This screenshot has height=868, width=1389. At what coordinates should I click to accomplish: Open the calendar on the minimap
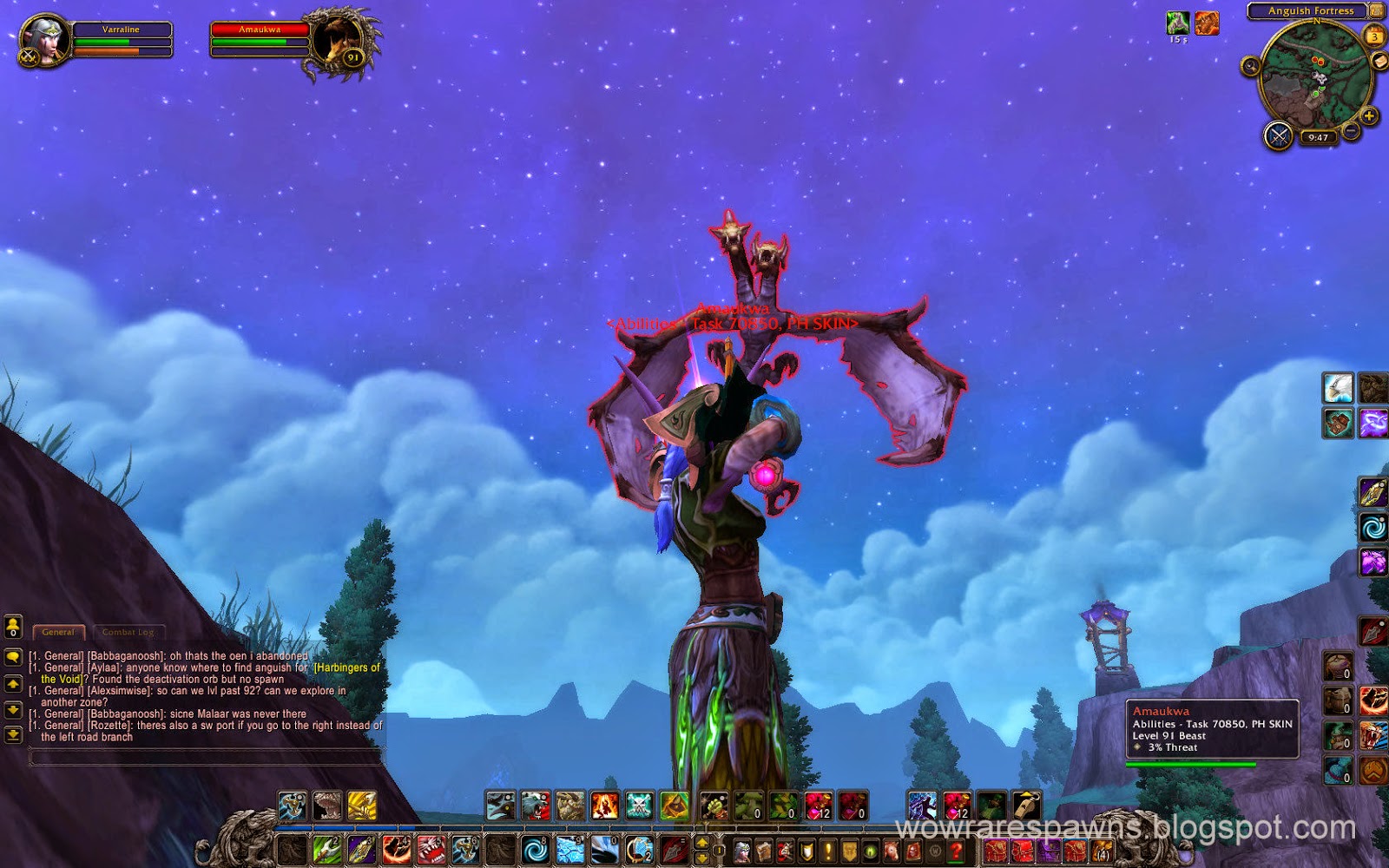1377,36
